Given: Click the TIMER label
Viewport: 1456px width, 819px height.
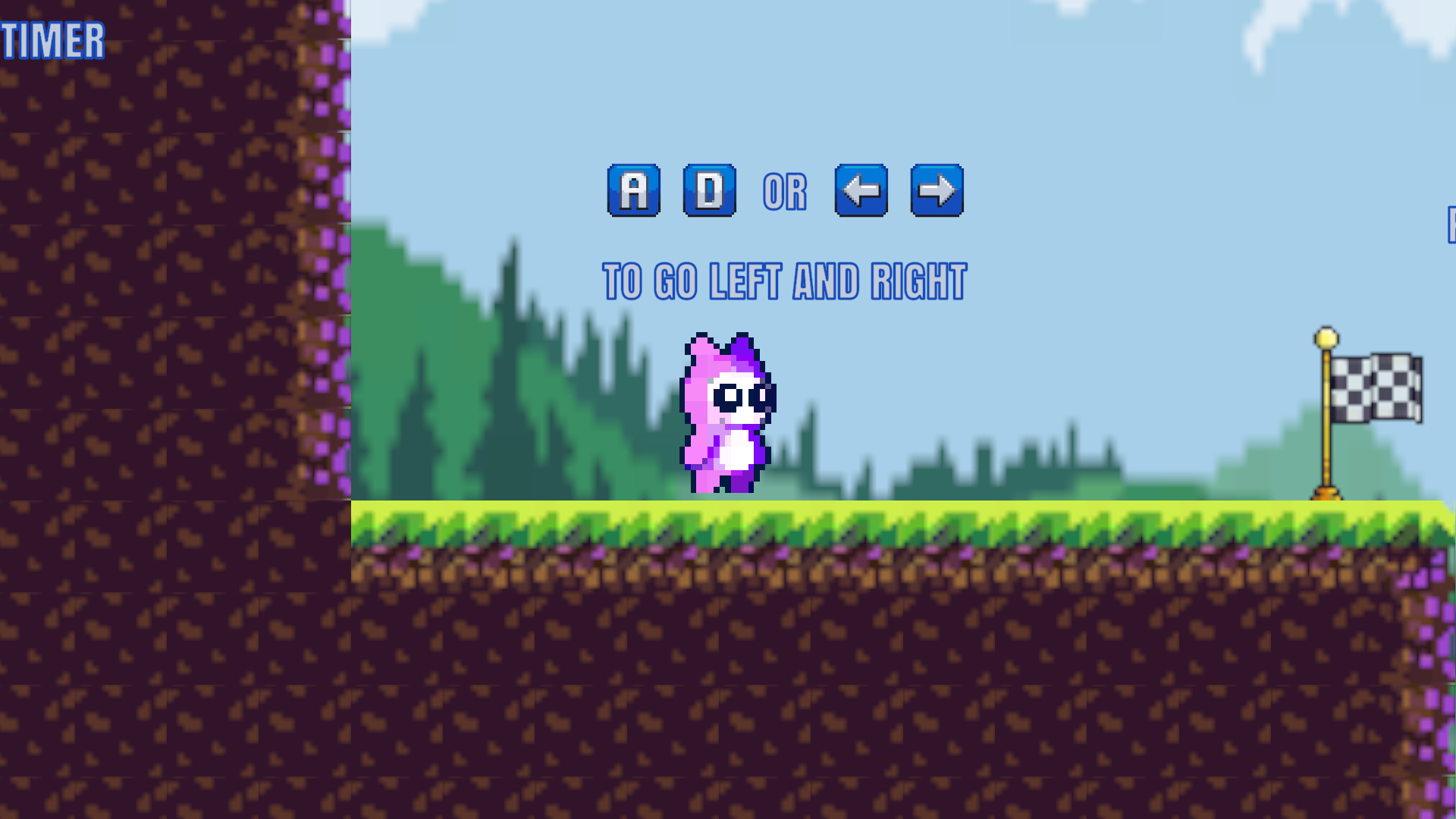Looking at the screenshot, I should coord(52,42).
